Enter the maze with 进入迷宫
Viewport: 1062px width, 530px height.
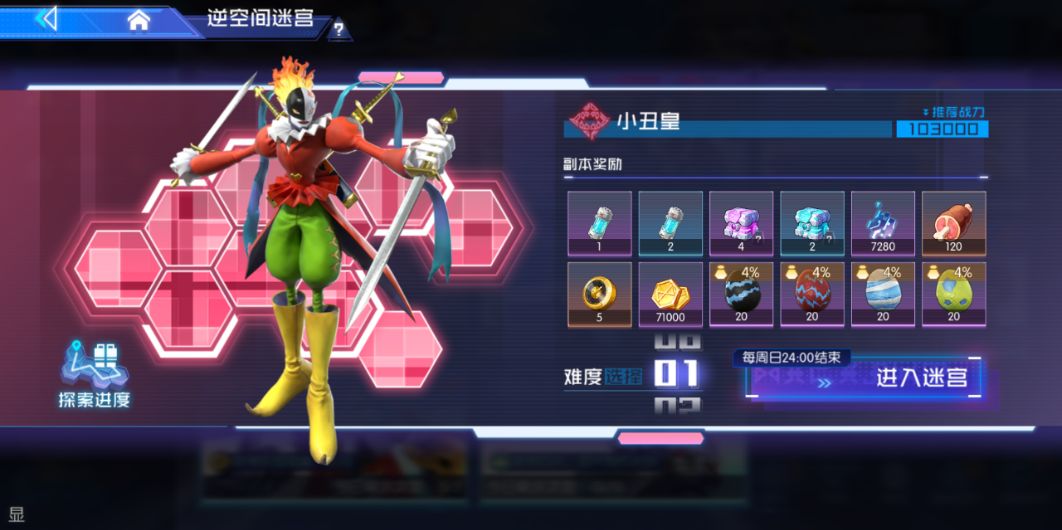click(x=866, y=378)
